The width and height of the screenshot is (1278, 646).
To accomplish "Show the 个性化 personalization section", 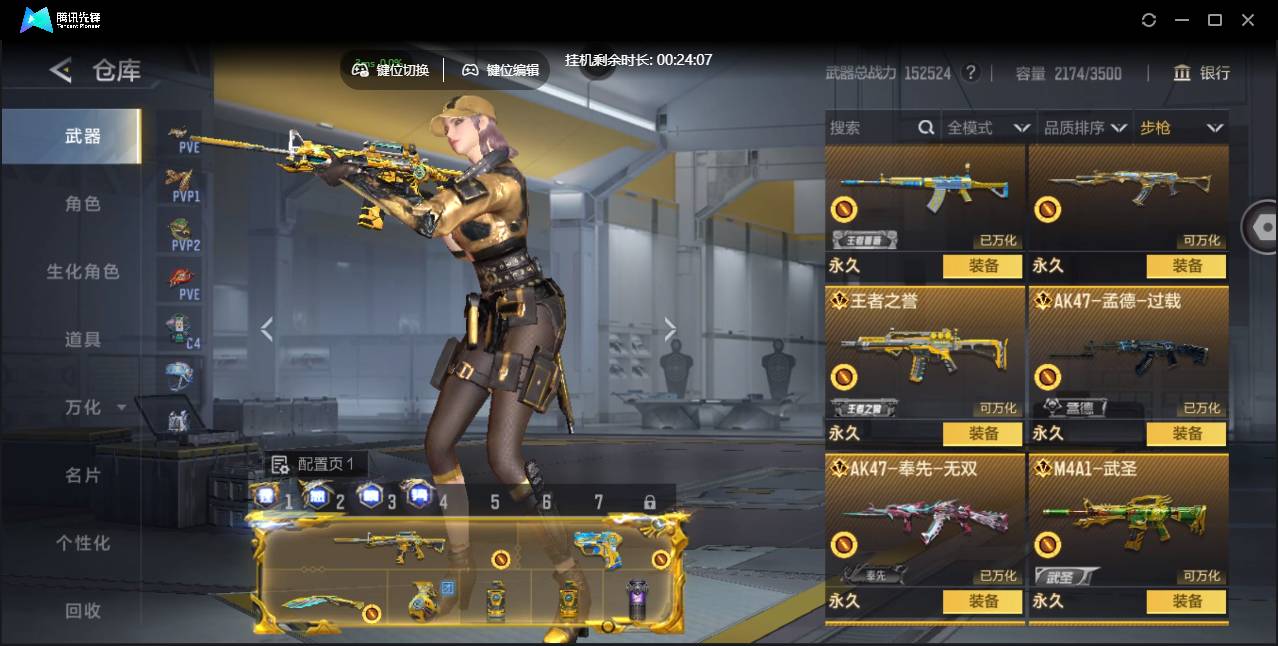I will pyautogui.click(x=83, y=543).
